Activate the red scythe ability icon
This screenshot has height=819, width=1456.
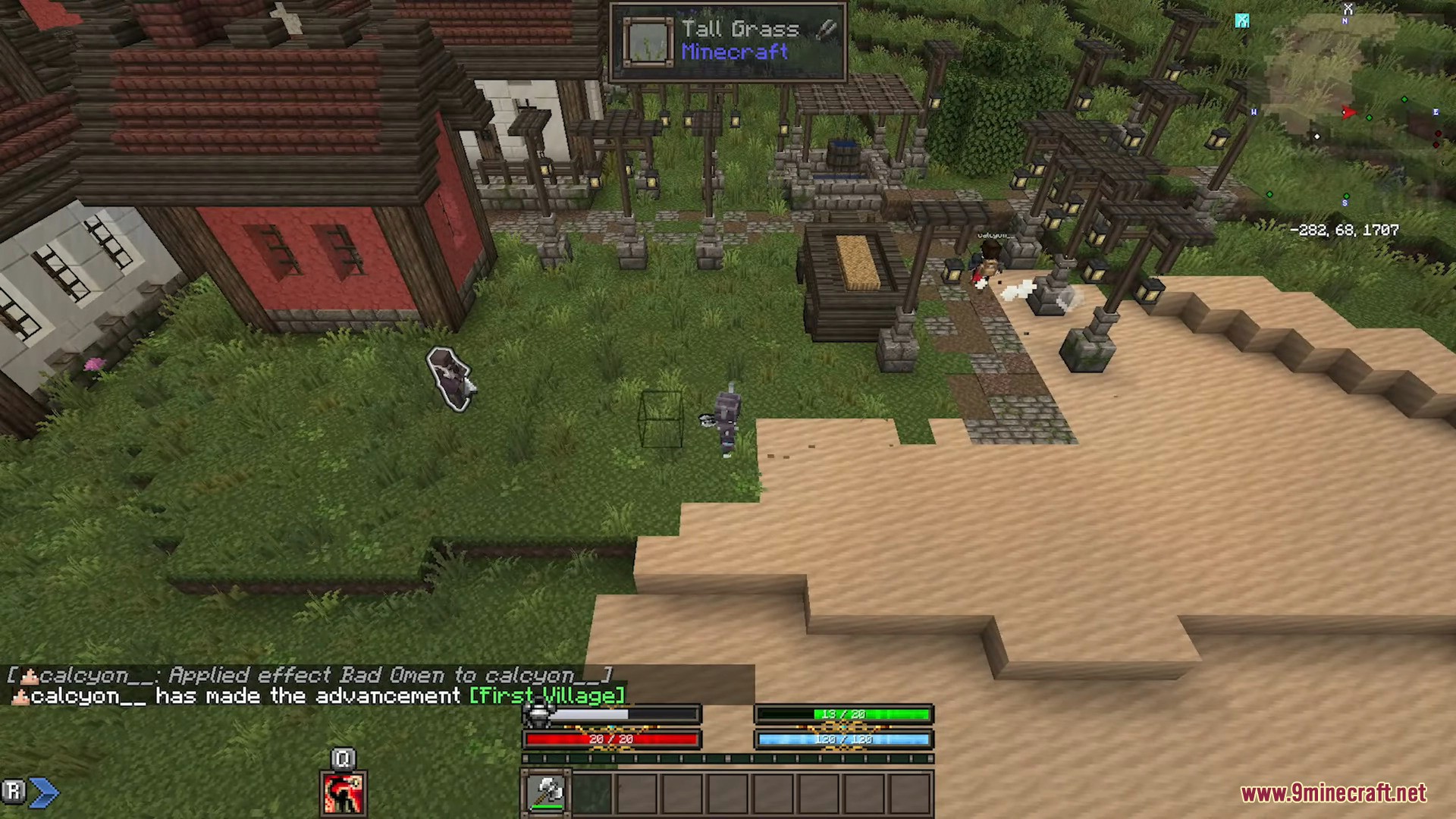tap(344, 793)
